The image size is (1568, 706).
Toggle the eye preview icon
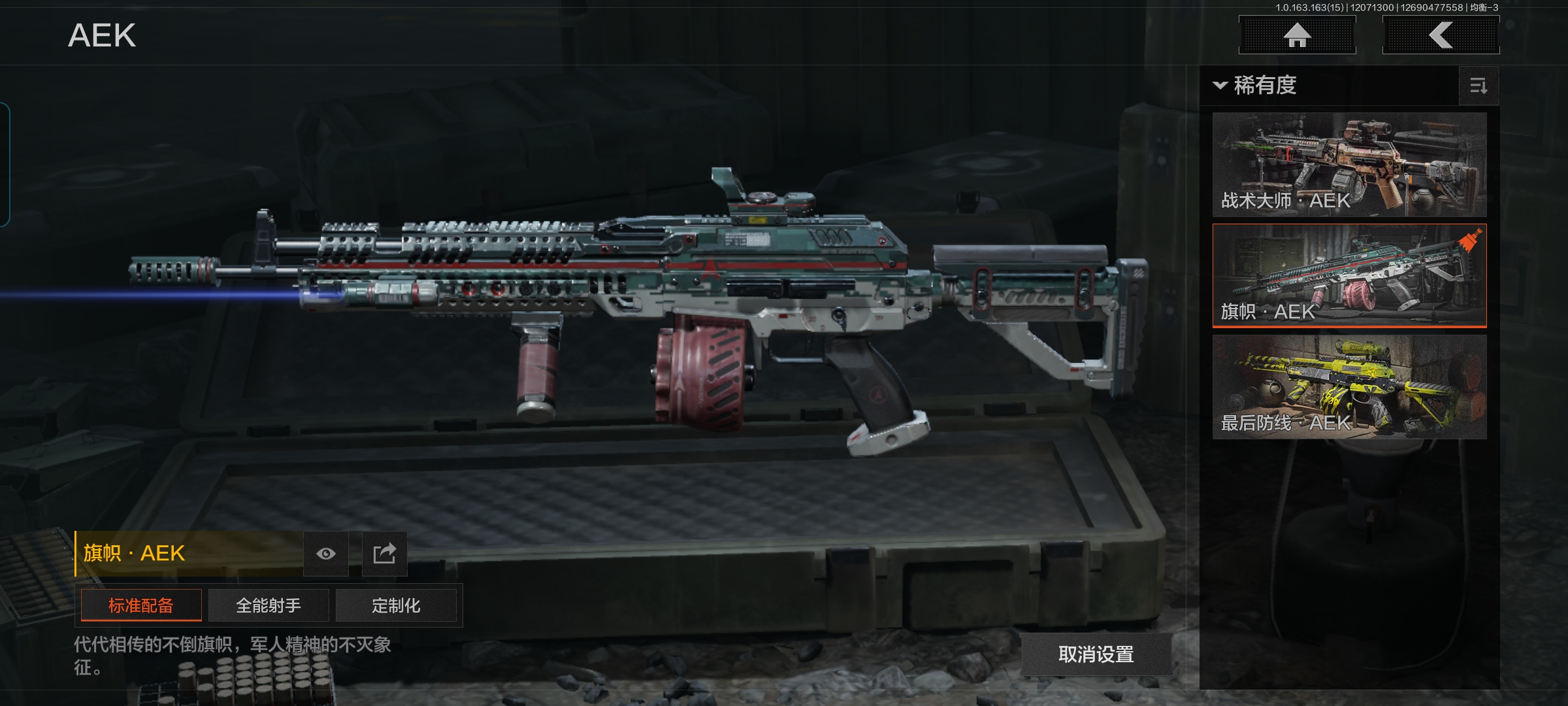(326, 554)
